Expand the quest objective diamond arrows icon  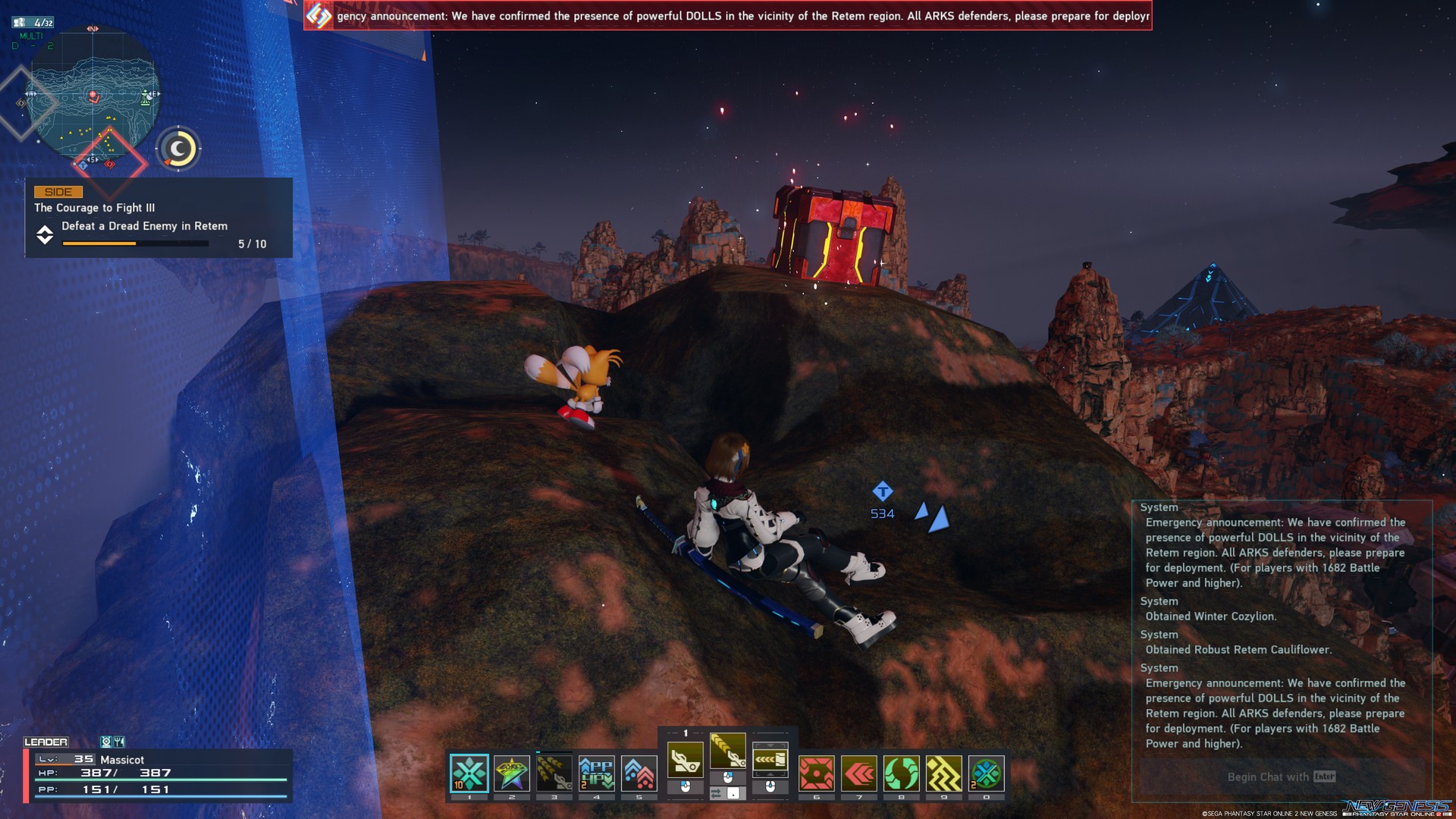(x=46, y=236)
